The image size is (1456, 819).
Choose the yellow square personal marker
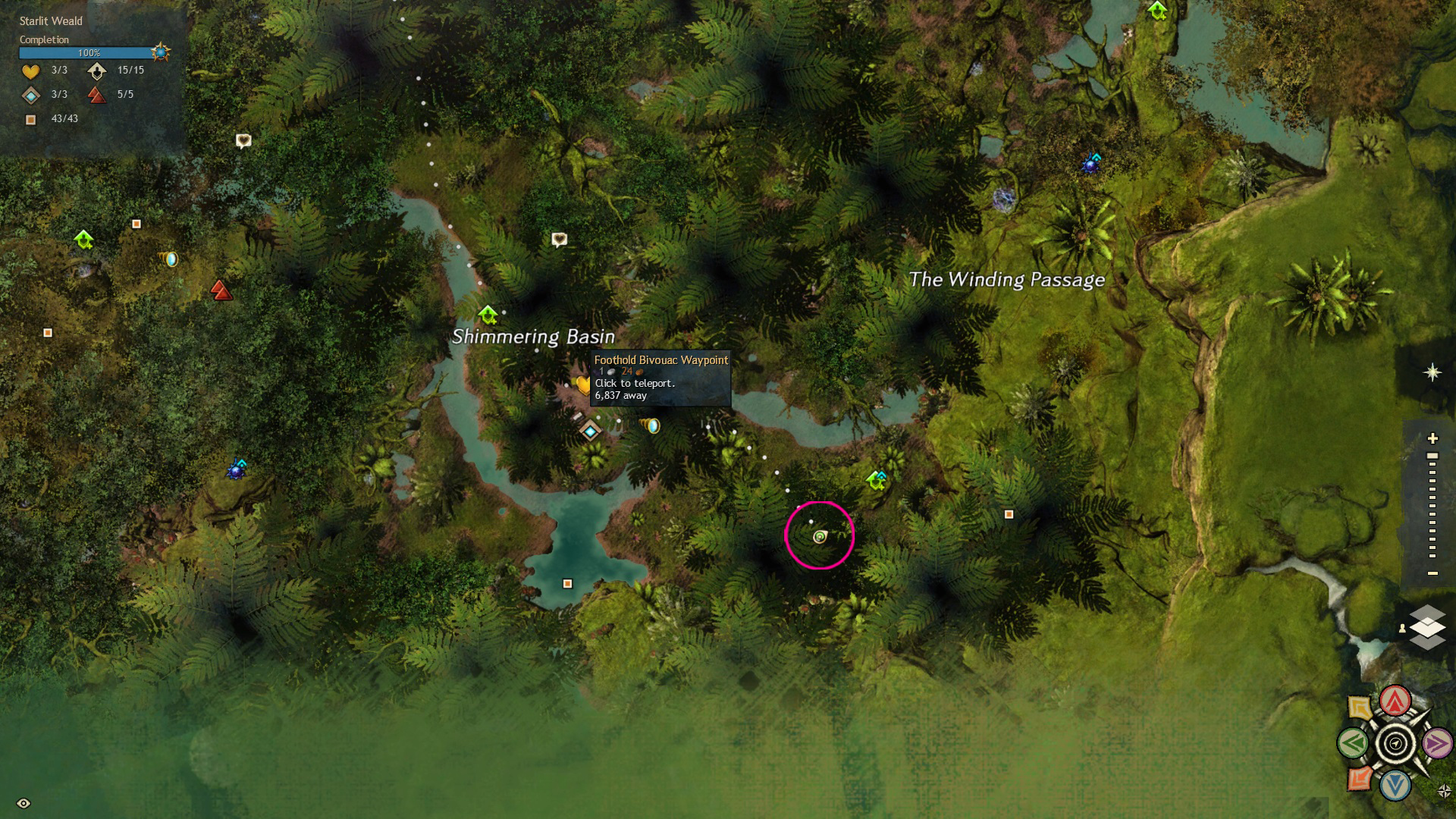(x=1360, y=708)
